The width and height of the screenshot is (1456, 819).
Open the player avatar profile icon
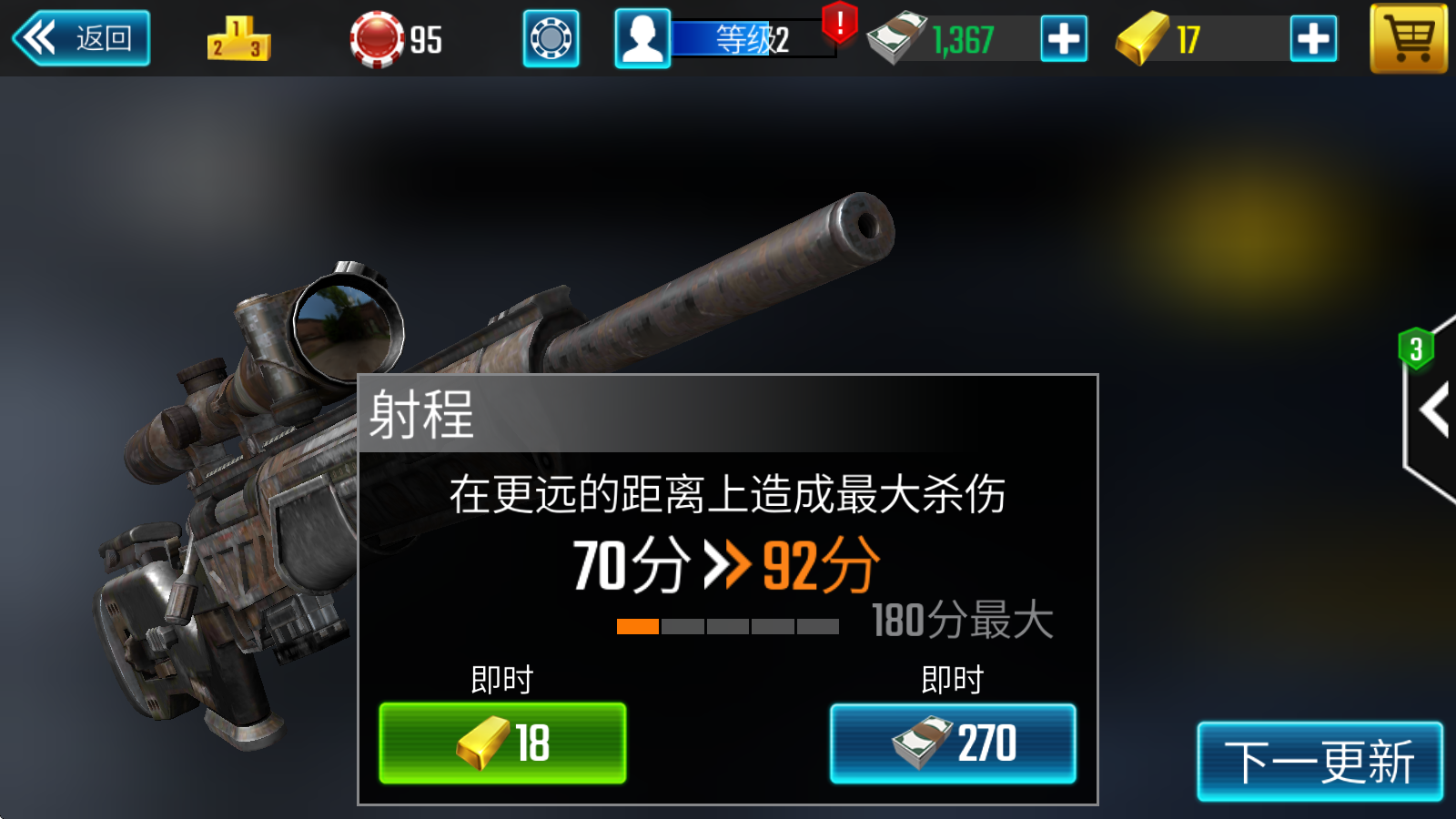pyautogui.click(x=642, y=39)
